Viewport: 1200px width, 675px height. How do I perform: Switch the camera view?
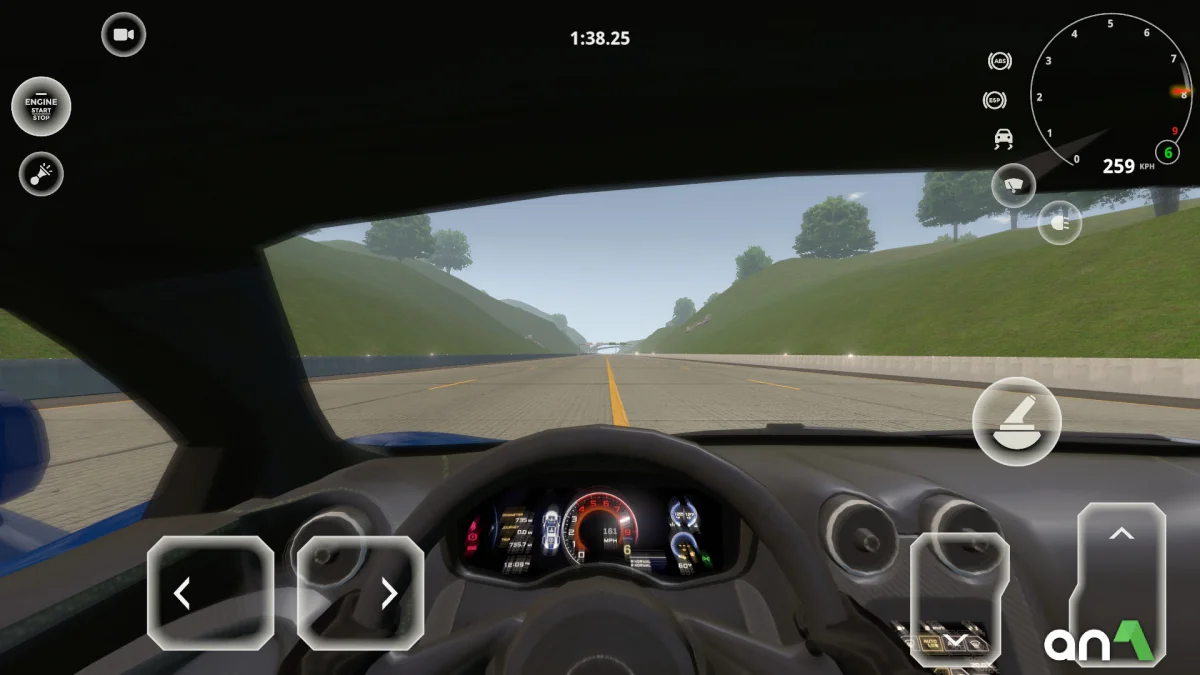(124, 35)
